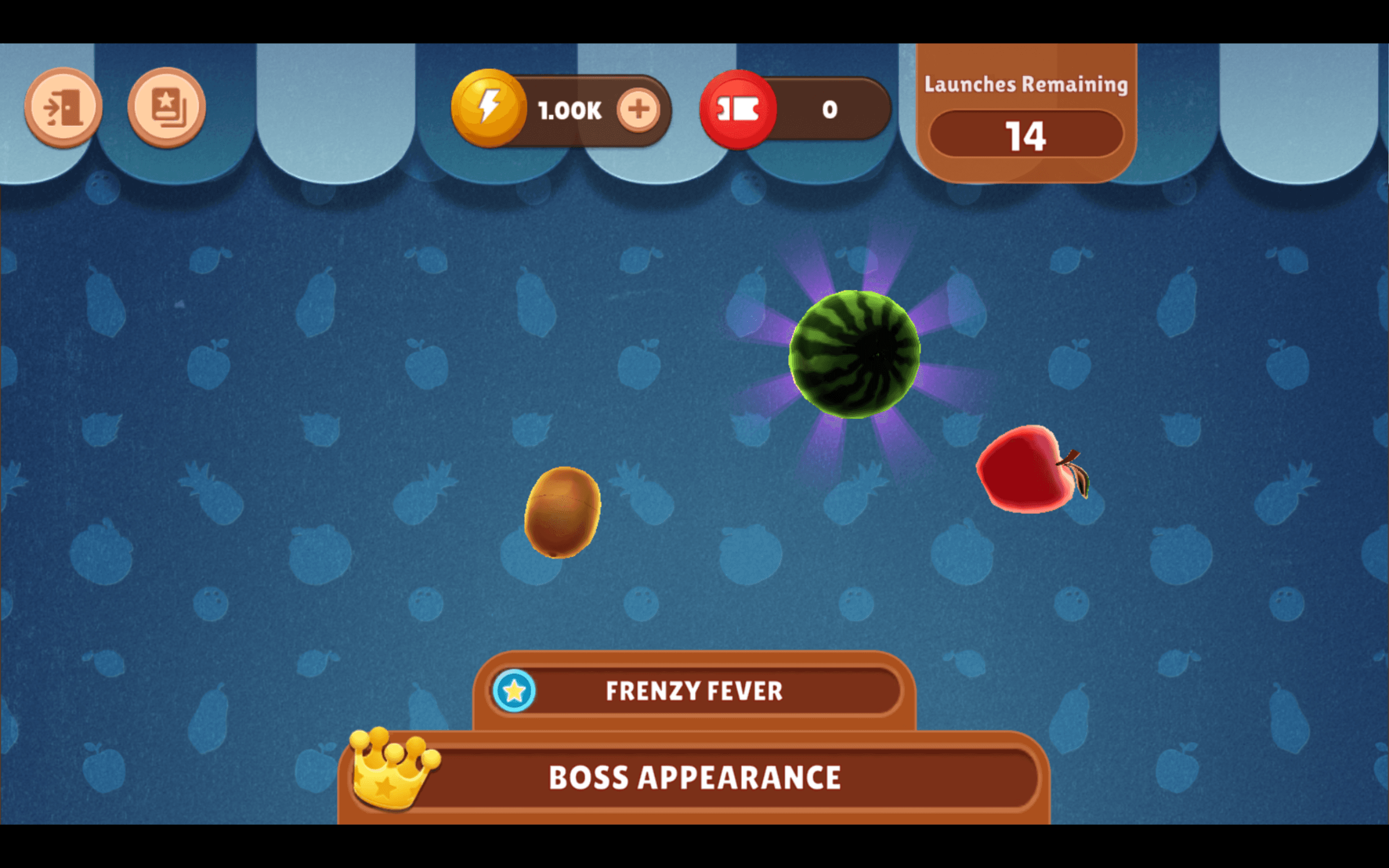1389x868 pixels.
Task: Select the Boss Appearance banner
Action: pyautogui.click(x=694, y=778)
